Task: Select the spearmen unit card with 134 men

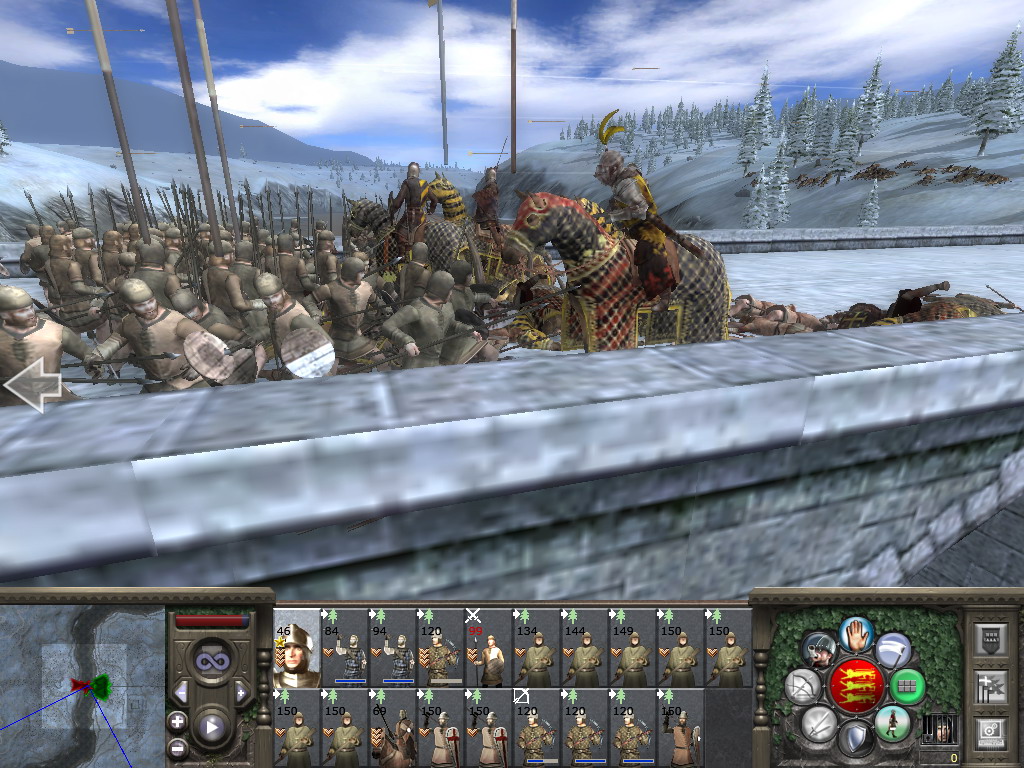Action: click(536, 648)
